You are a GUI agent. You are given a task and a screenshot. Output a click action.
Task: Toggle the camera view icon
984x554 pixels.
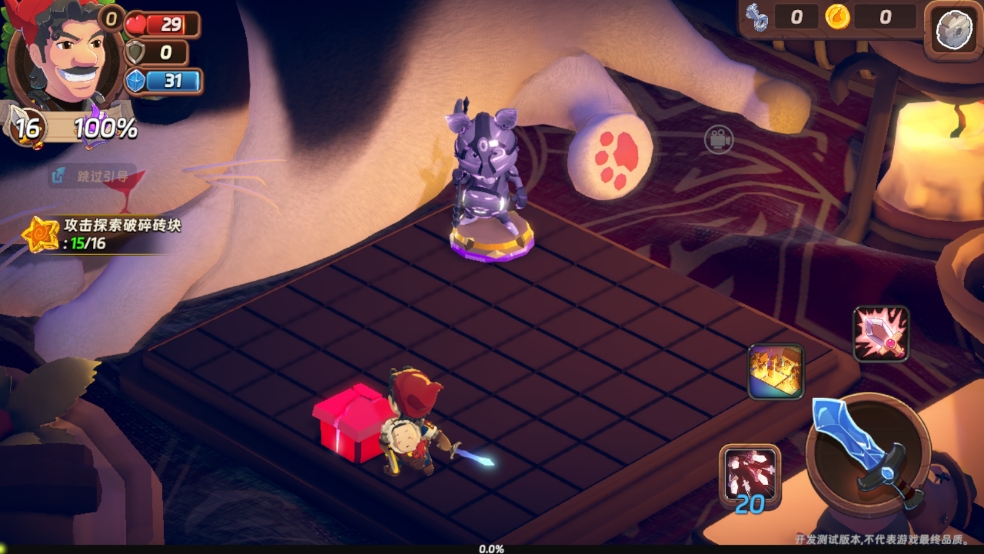[x=718, y=139]
